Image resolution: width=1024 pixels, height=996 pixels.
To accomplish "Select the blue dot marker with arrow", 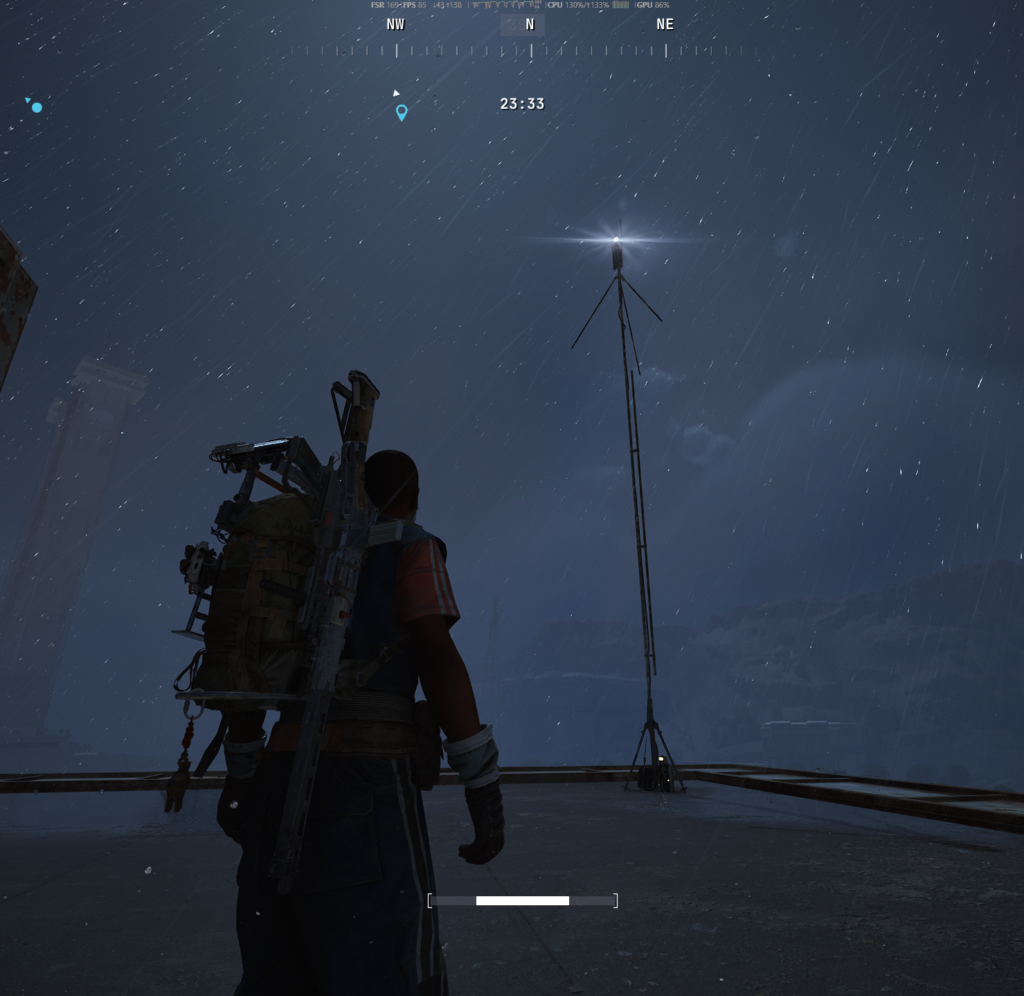I will pyautogui.click(x=36, y=106).
